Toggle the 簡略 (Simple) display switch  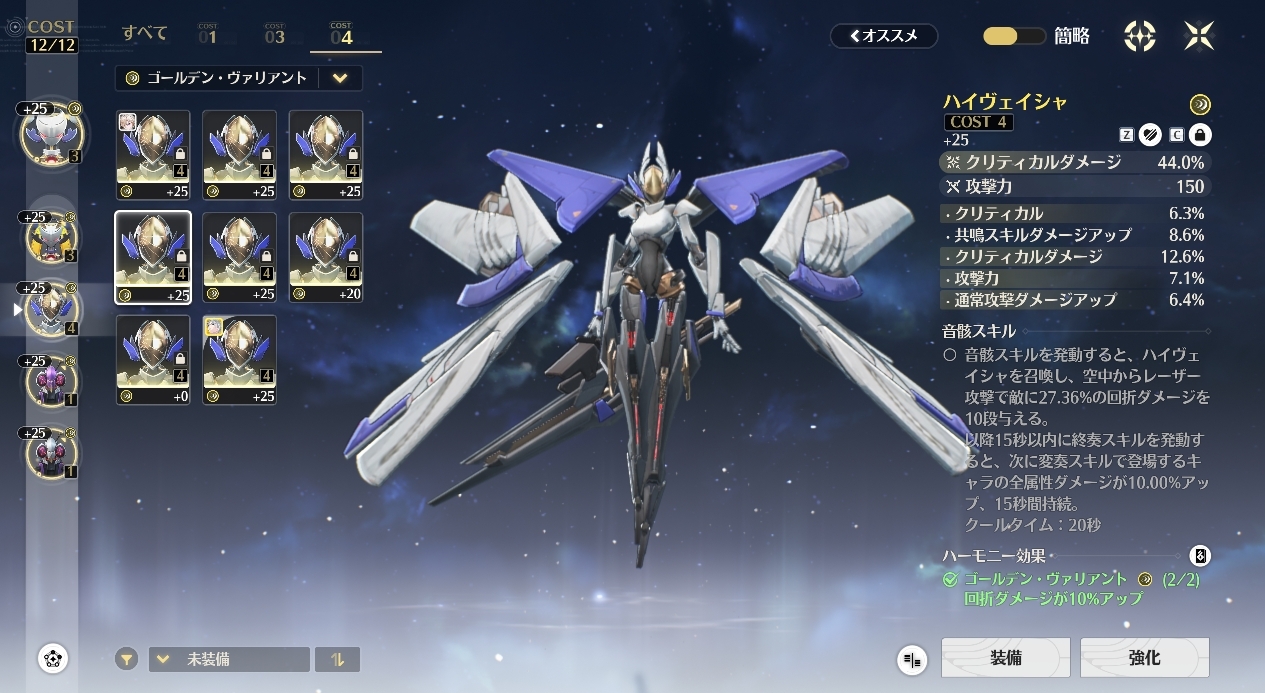coord(1014,36)
